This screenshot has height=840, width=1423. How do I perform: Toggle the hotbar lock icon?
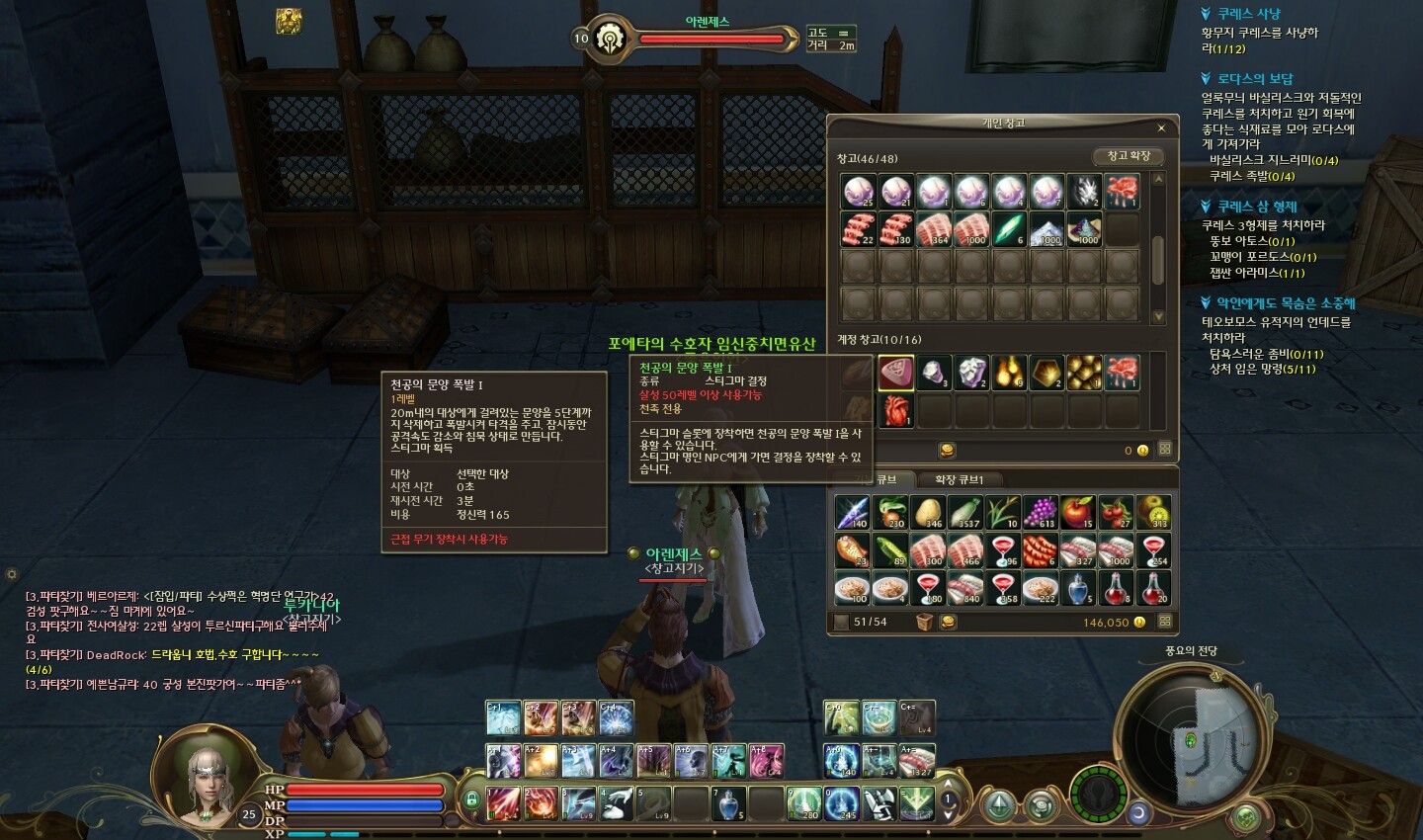(x=471, y=798)
